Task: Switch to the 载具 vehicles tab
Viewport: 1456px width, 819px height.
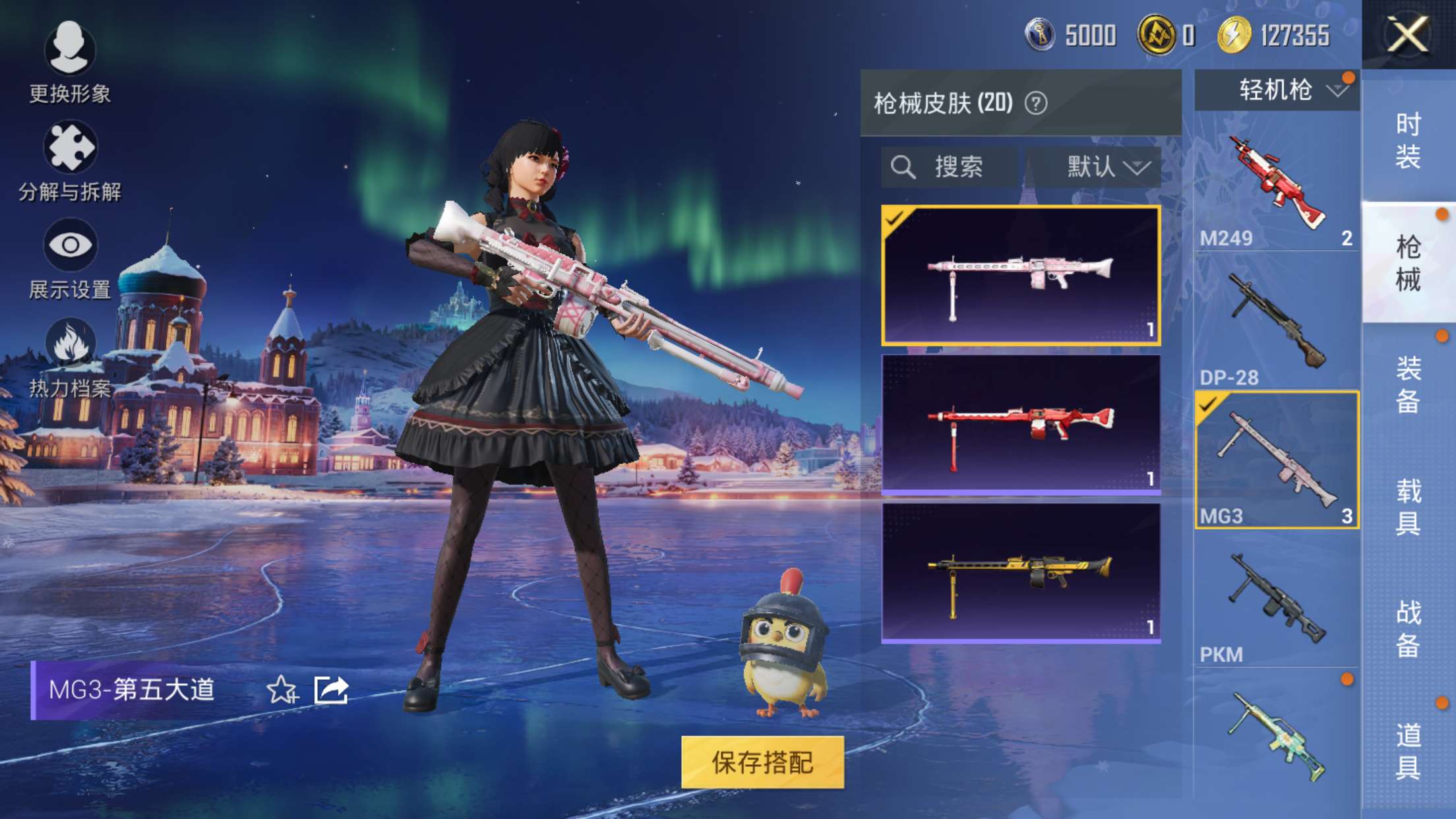Action: click(x=1408, y=506)
